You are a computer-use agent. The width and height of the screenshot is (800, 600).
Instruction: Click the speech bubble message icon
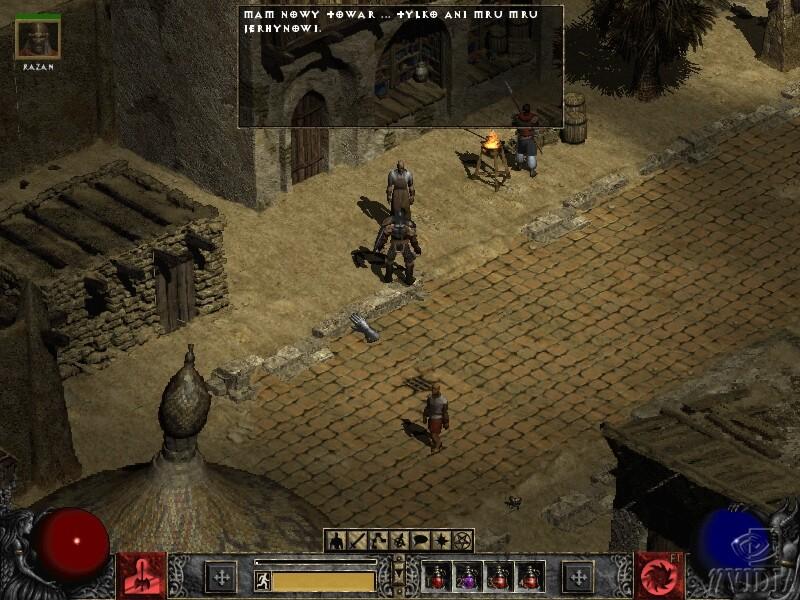click(419, 541)
